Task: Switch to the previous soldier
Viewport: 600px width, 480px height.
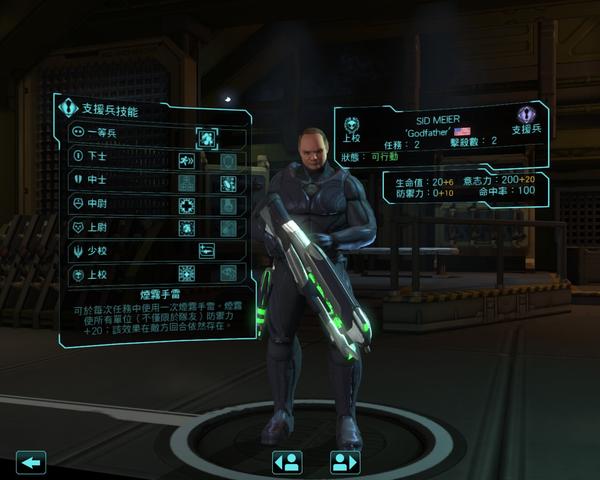Action: coord(287,461)
